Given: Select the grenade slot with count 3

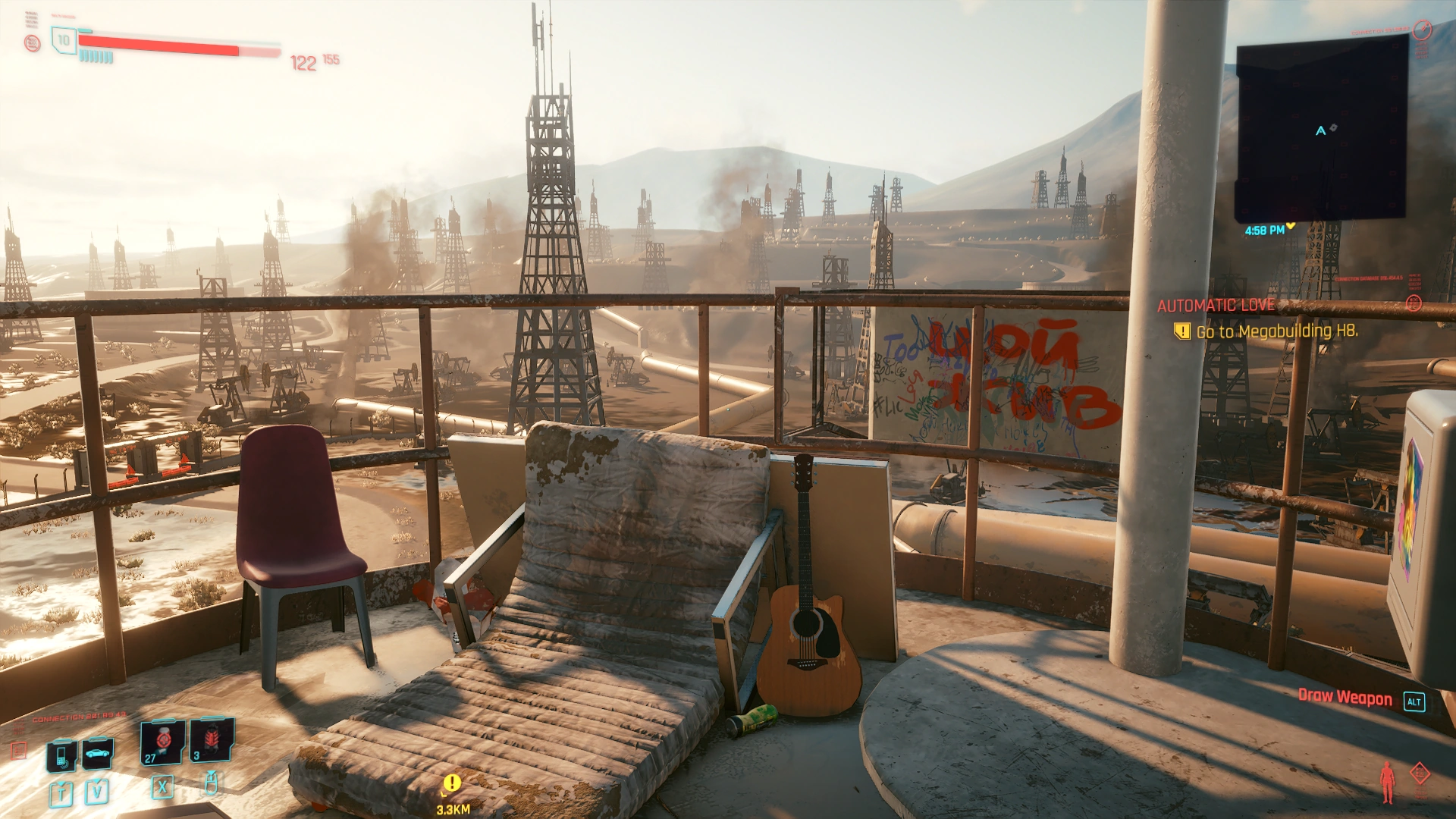Looking at the screenshot, I should pyautogui.click(x=212, y=740).
